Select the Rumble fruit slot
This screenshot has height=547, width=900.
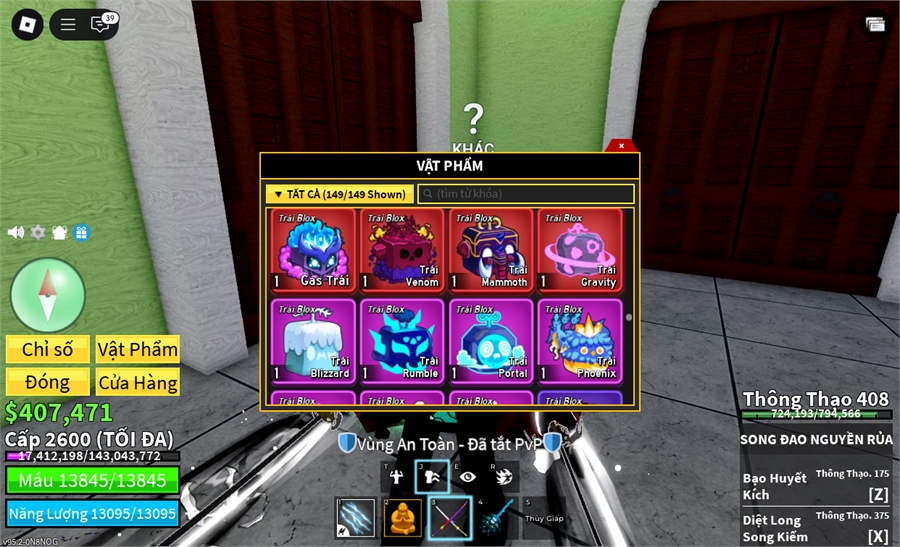tap(402, 340)
